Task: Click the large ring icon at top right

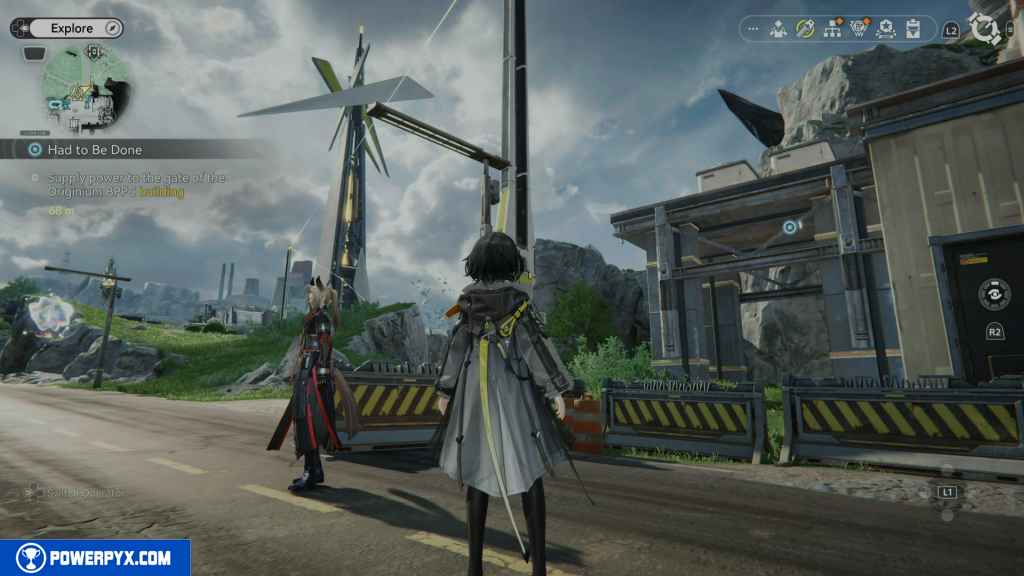Action: click(x=985, y=29)
